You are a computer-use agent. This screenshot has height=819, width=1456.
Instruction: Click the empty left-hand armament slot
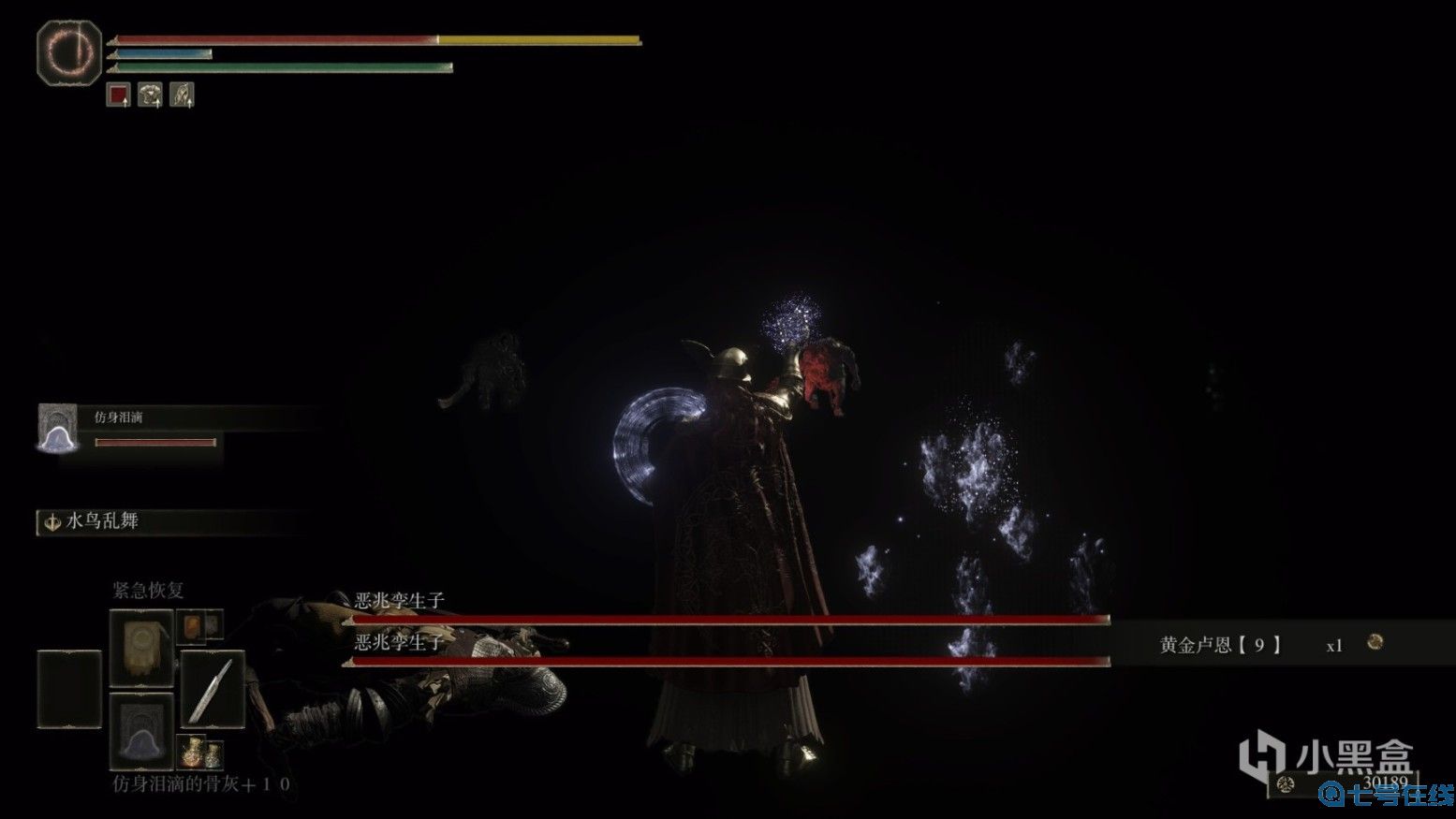click(x=69, y=689)
